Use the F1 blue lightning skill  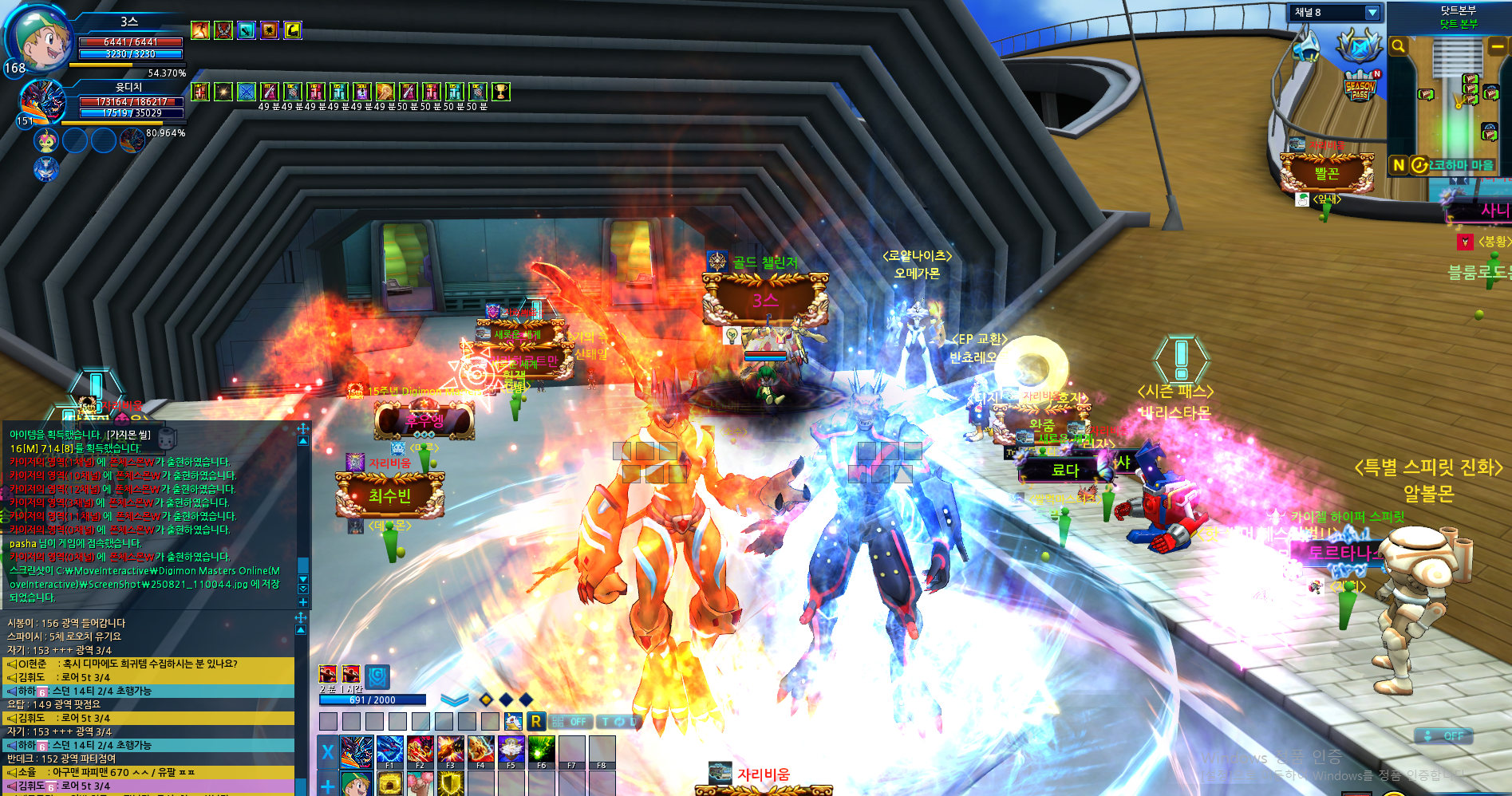pos(389,751)
